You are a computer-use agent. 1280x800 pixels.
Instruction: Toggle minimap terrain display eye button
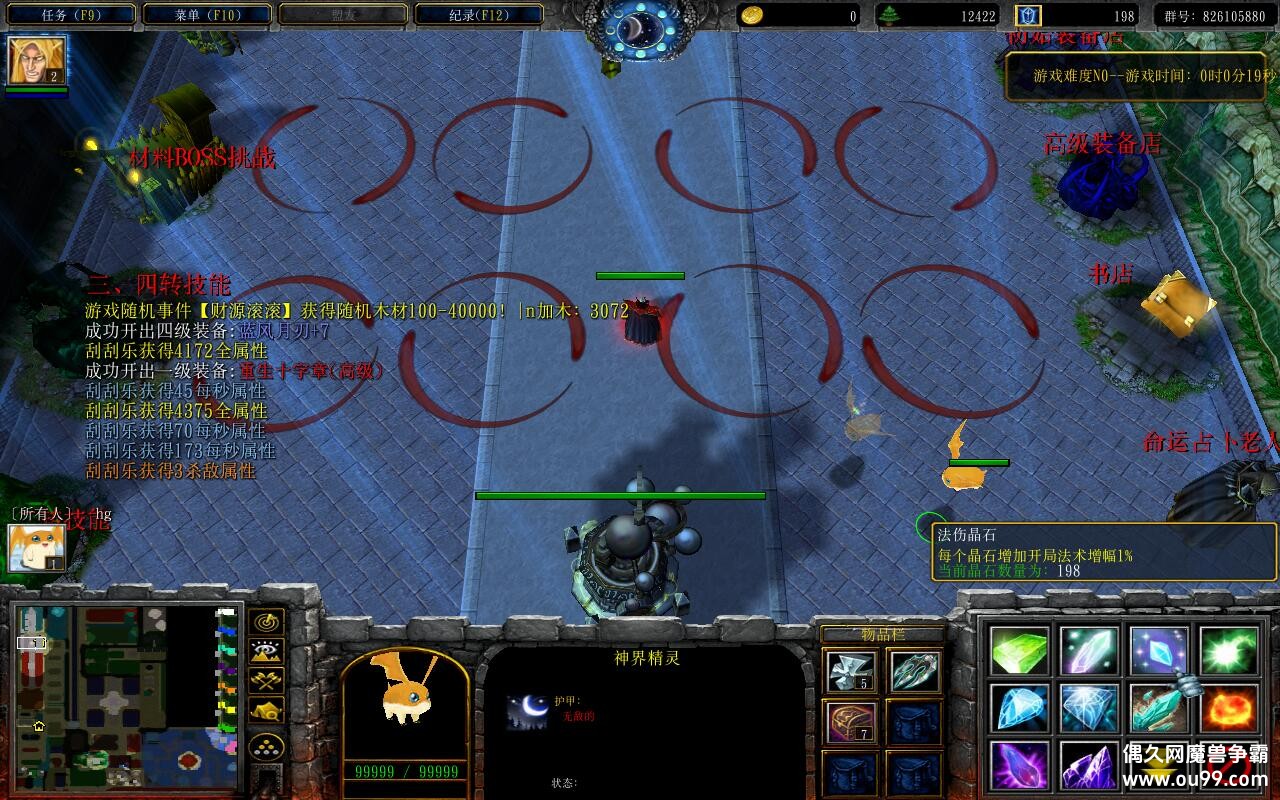coord(266,651)
